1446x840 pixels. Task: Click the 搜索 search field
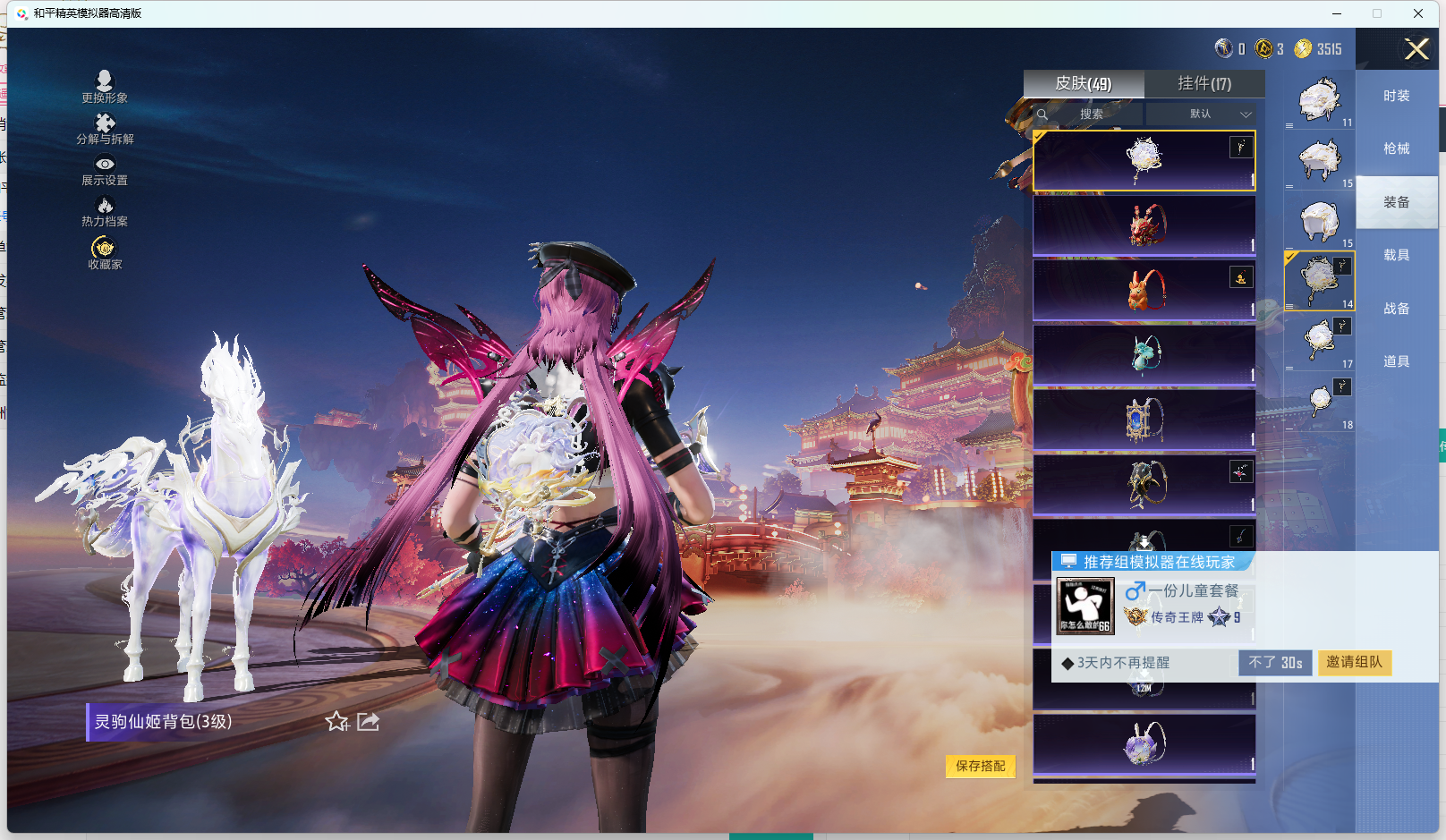click(x=1090, y=115)
